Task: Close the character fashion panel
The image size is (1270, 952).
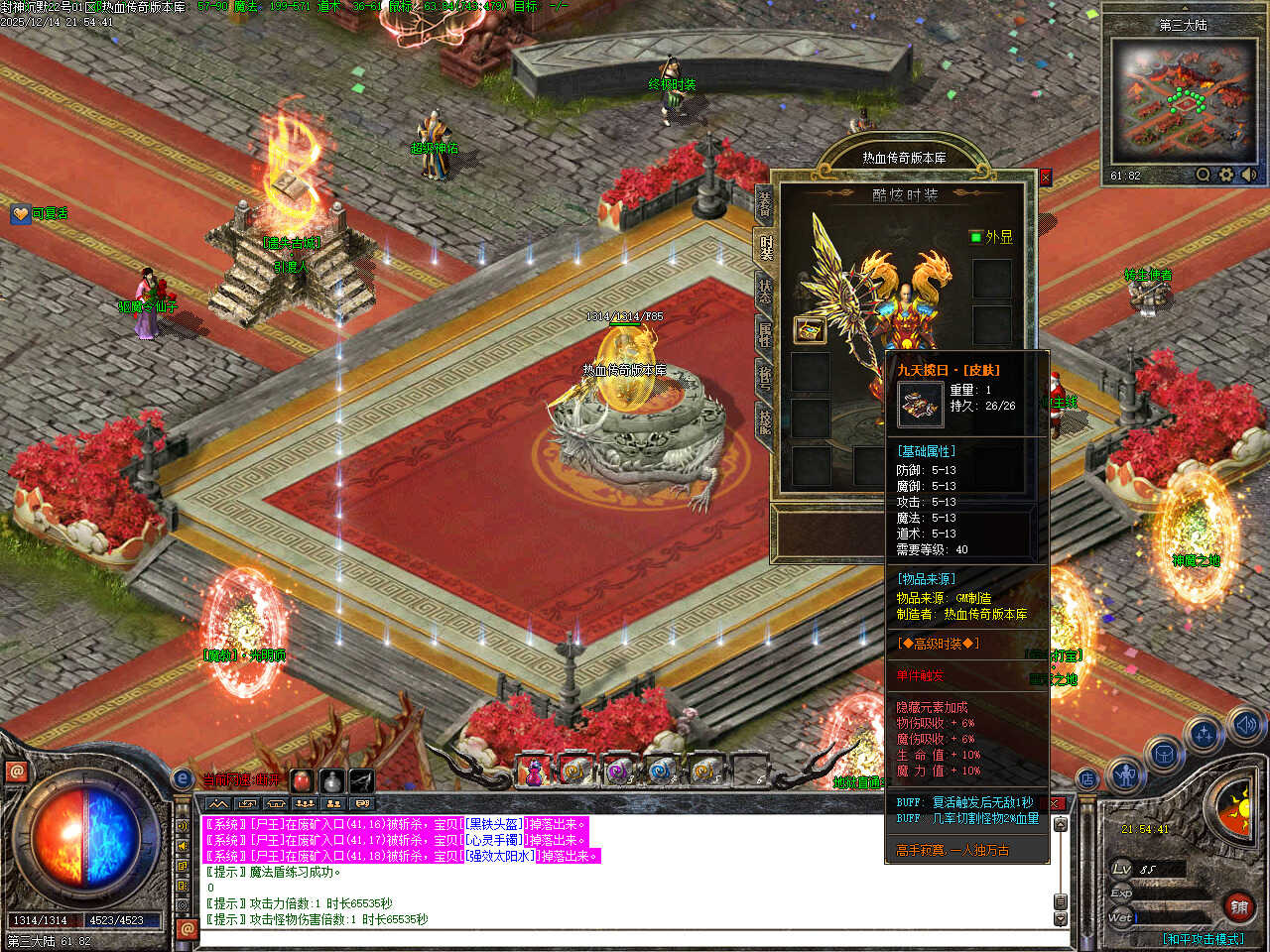Action: 1045,178
